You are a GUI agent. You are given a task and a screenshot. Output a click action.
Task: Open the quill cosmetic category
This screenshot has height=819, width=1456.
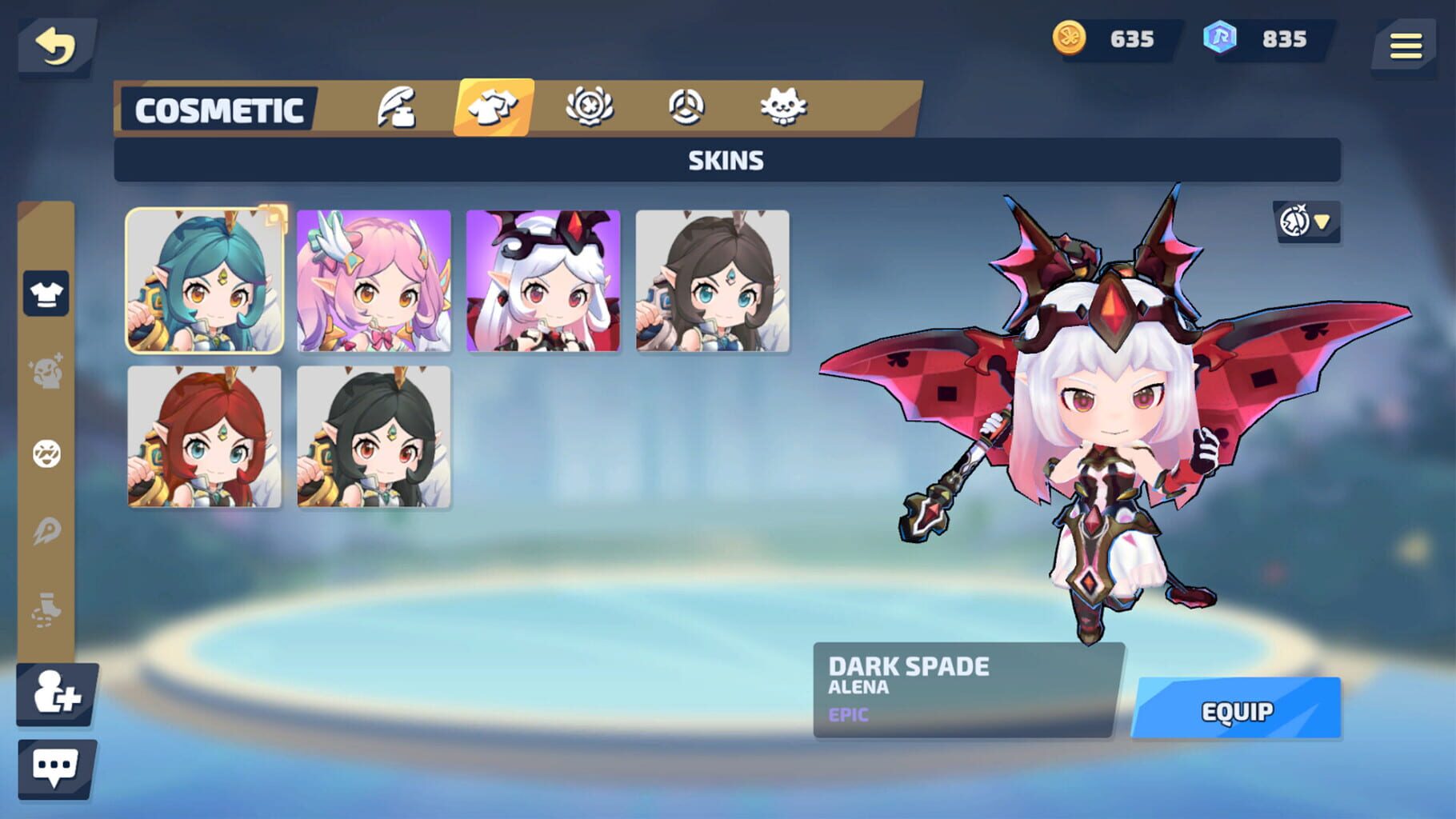[x=398, y=108]
